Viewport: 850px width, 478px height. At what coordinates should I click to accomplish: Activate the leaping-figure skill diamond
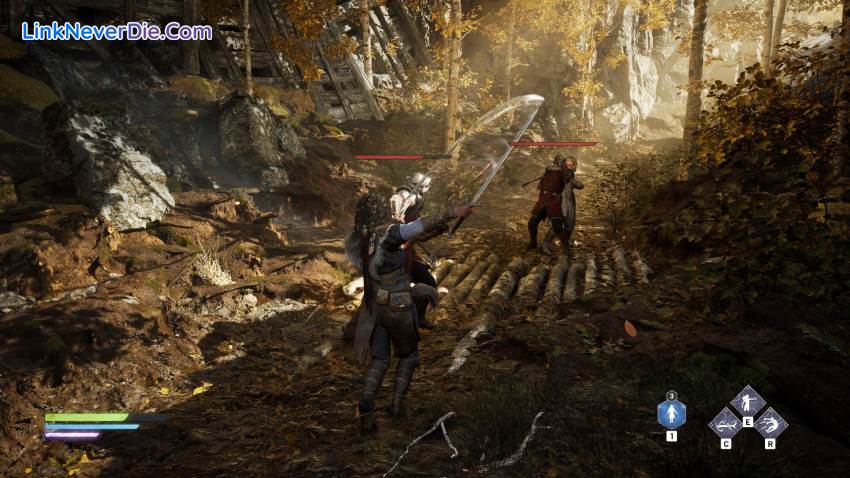pos(769,422)
